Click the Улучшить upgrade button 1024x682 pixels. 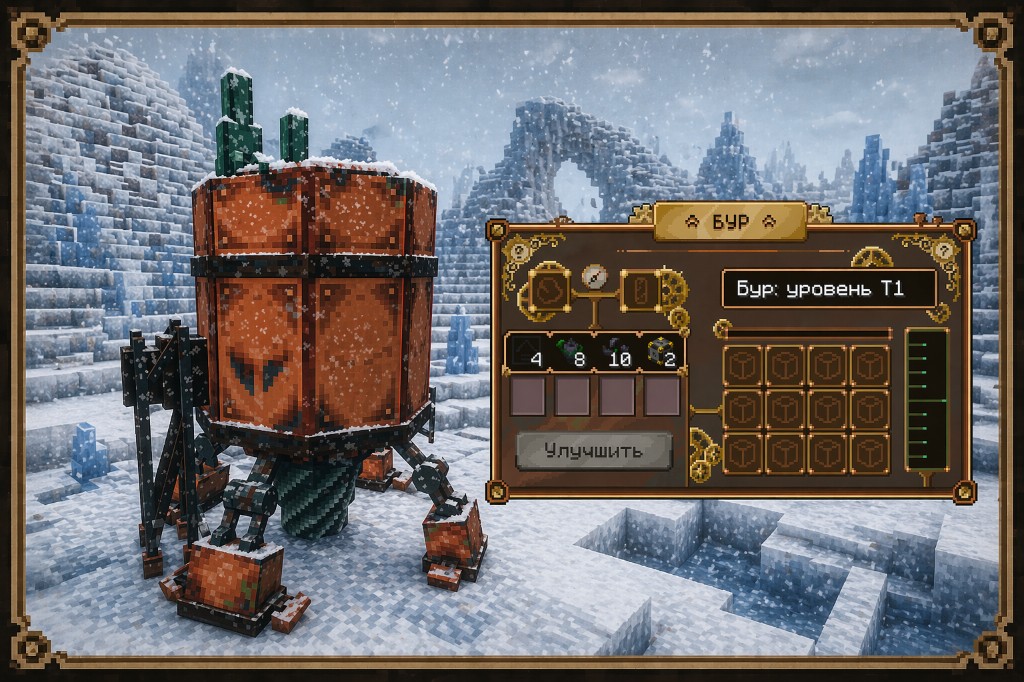pyautogui.click(x=594, y=451)
